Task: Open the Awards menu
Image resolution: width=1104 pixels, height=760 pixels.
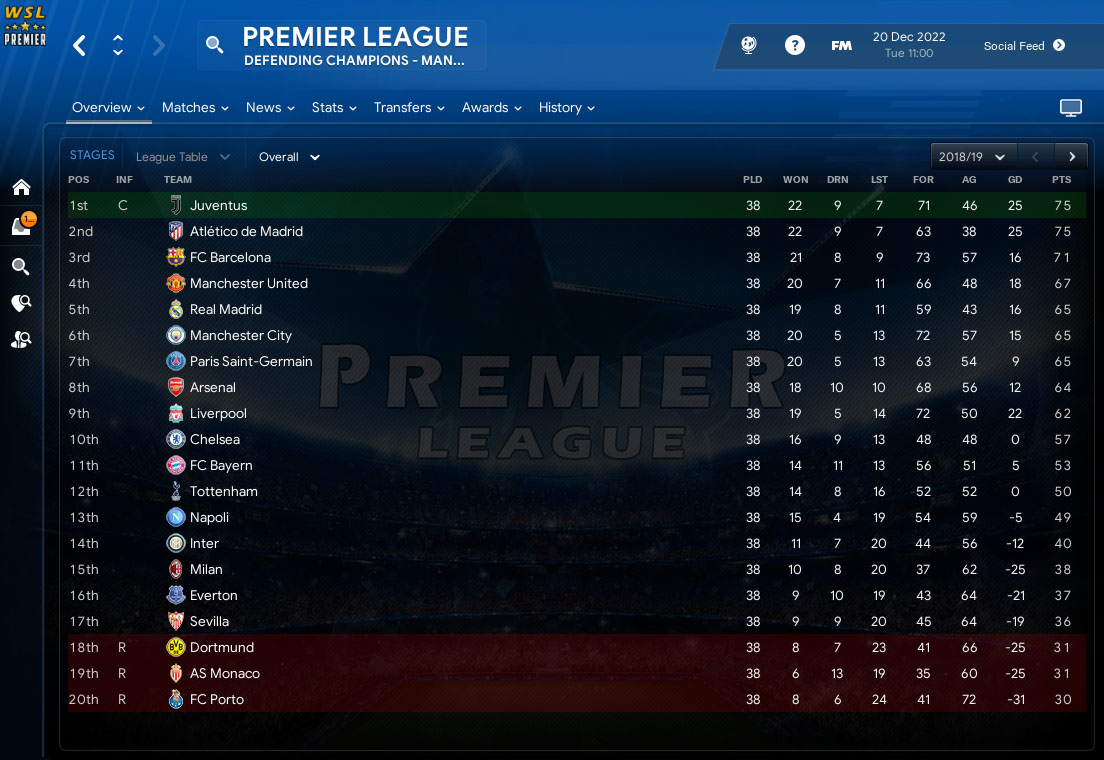Action: click(x=491, y=108)
